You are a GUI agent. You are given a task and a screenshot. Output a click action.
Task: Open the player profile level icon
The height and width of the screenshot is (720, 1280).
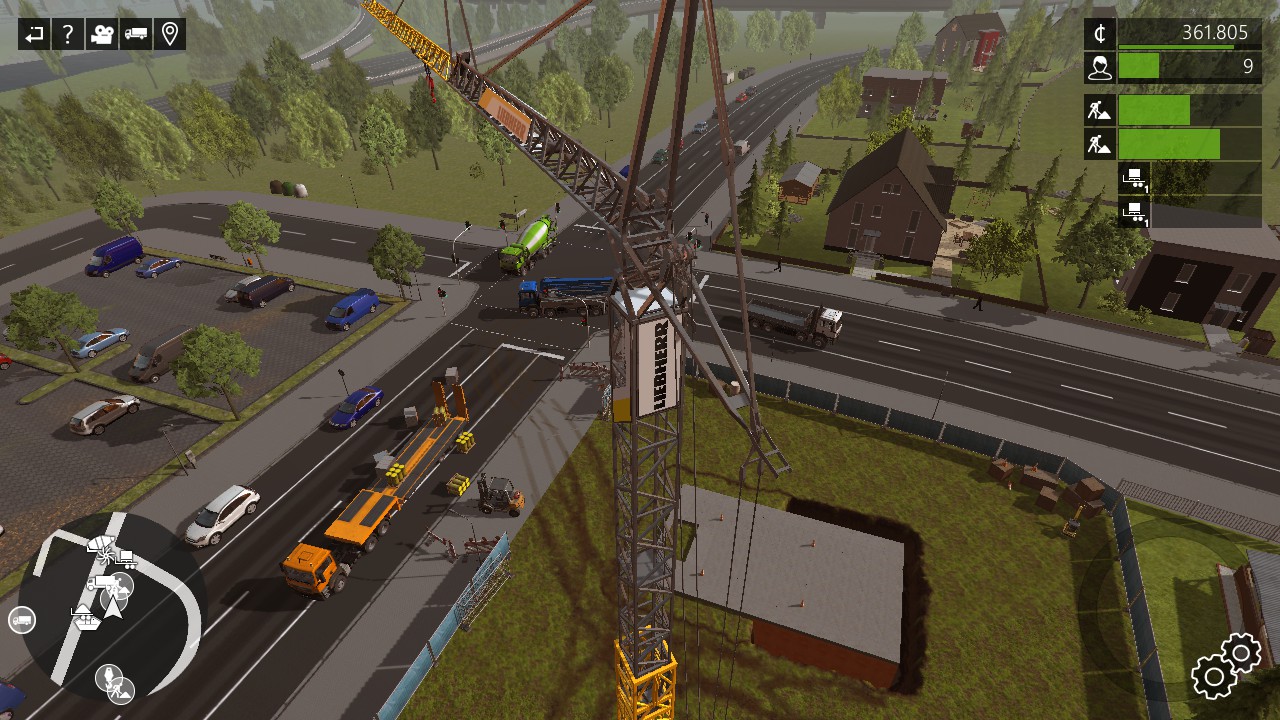point(1100,67)
